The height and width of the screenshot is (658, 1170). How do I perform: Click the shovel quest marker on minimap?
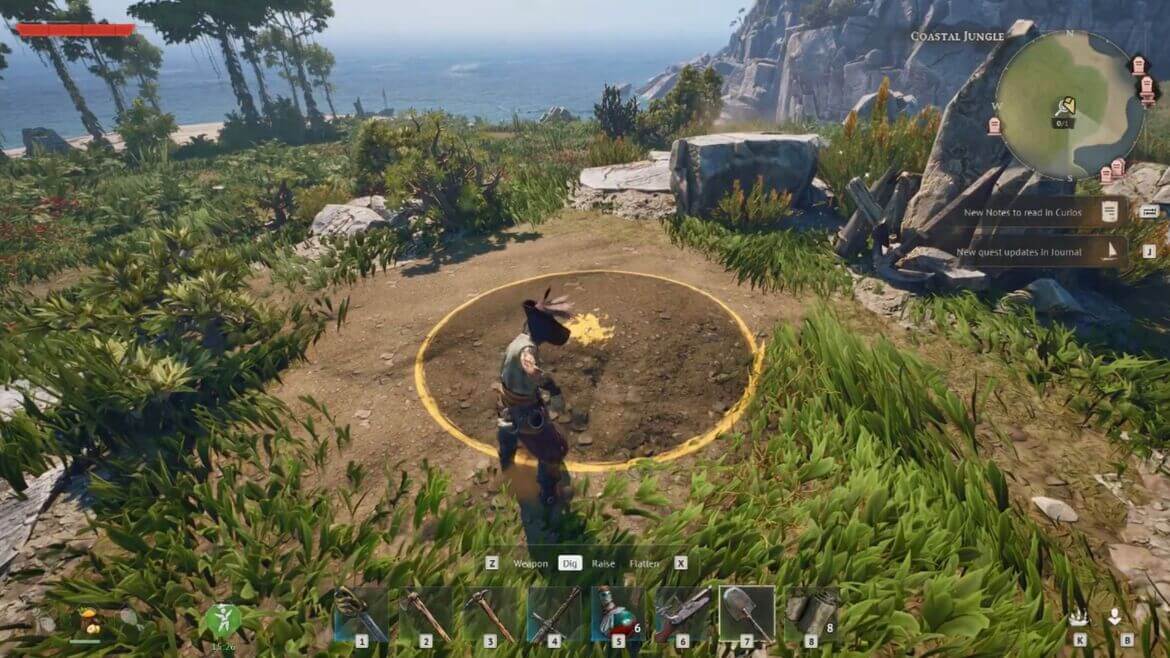1065,105
